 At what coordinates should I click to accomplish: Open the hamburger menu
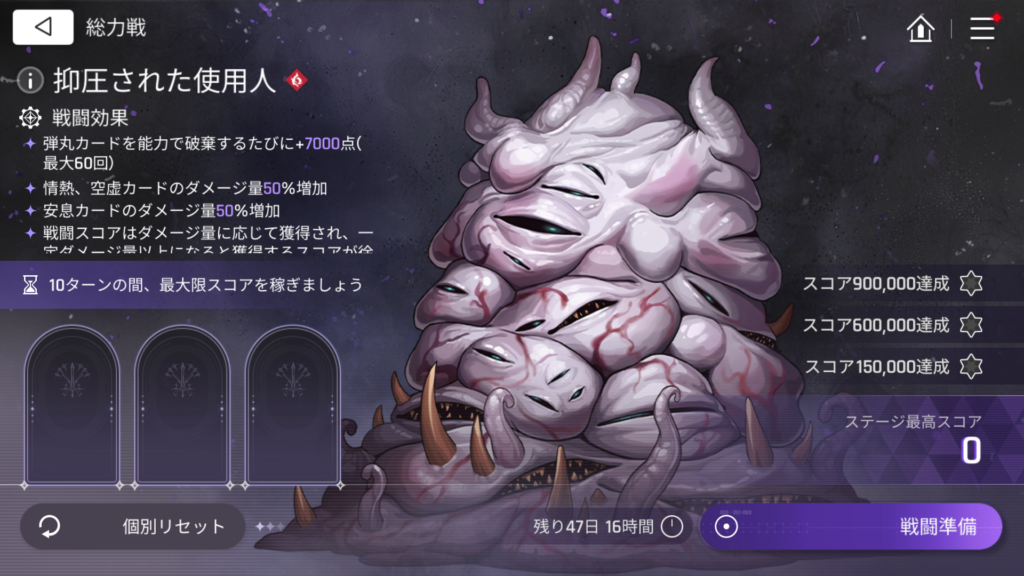983,28
